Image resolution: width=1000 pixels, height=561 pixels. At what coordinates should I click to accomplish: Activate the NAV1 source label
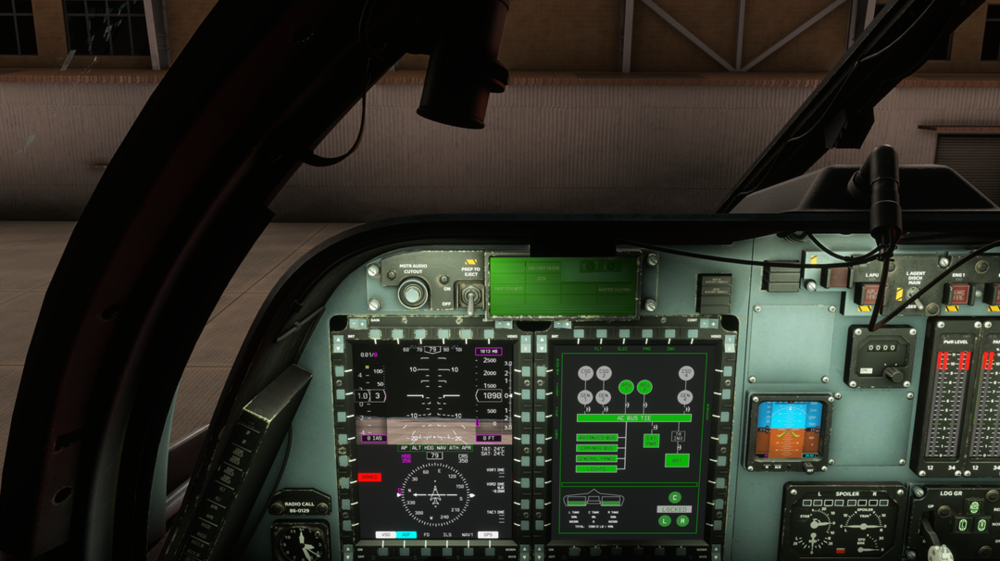[467, 535]
